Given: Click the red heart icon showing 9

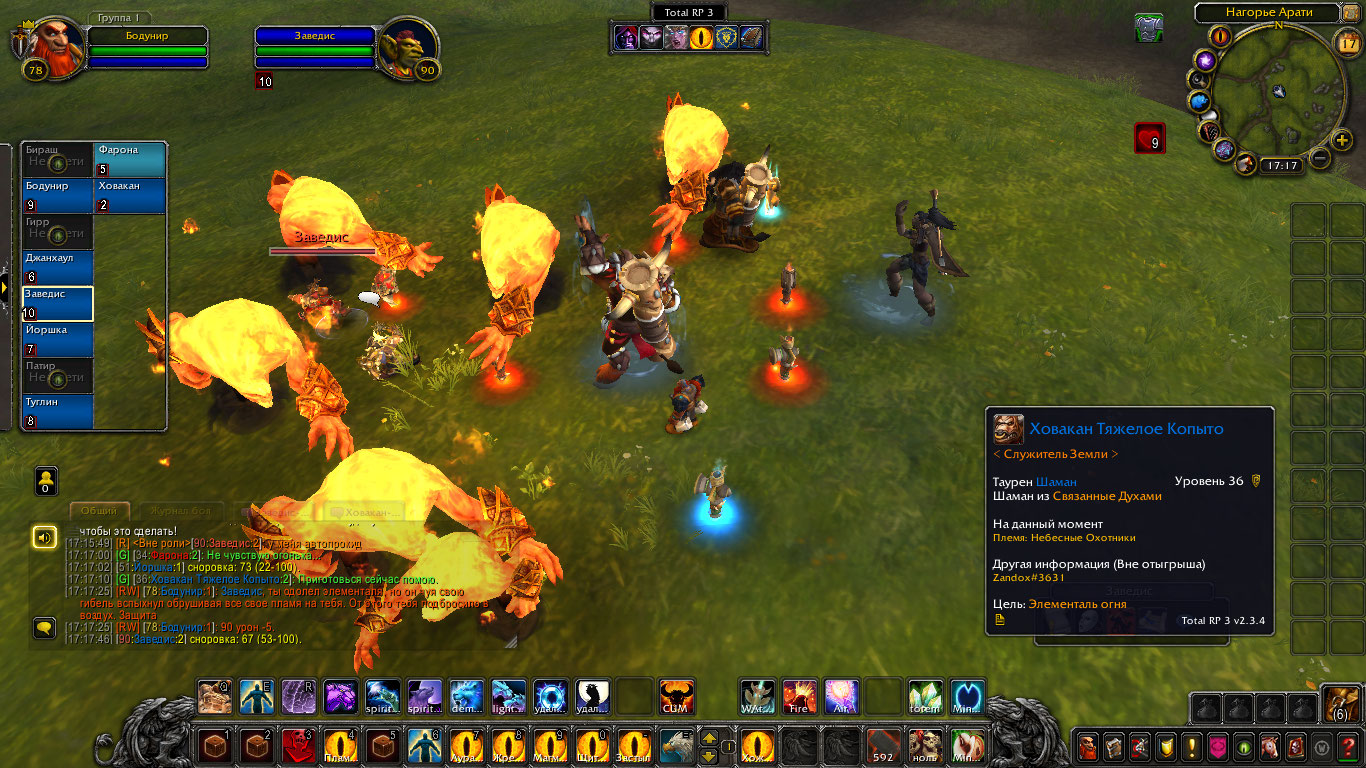Looking at the screenshot, I should (x=1149, y=138).
